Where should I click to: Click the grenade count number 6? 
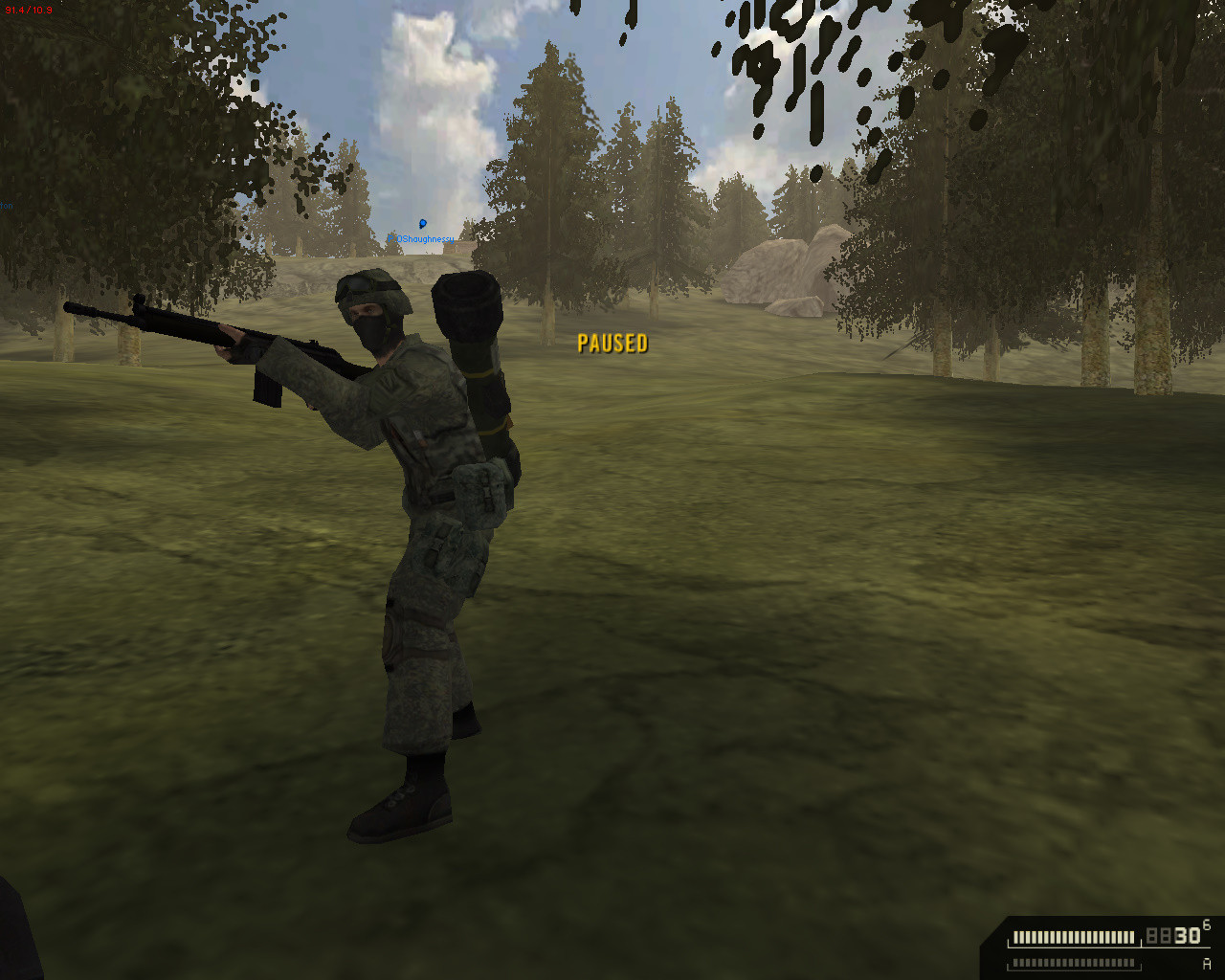click(1207, 925)
